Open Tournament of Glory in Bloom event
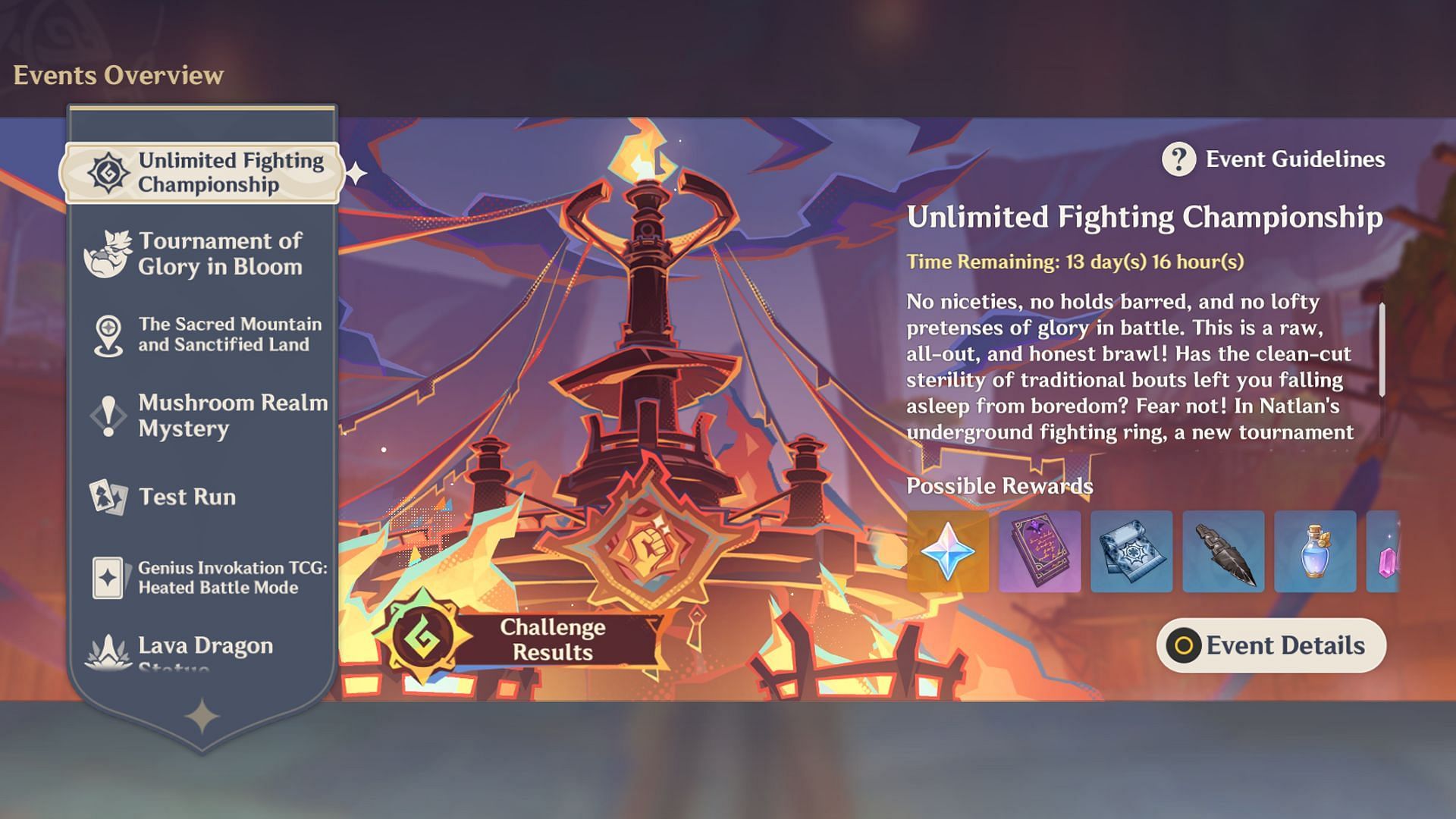1456x819 pixels. pos(201,254)
